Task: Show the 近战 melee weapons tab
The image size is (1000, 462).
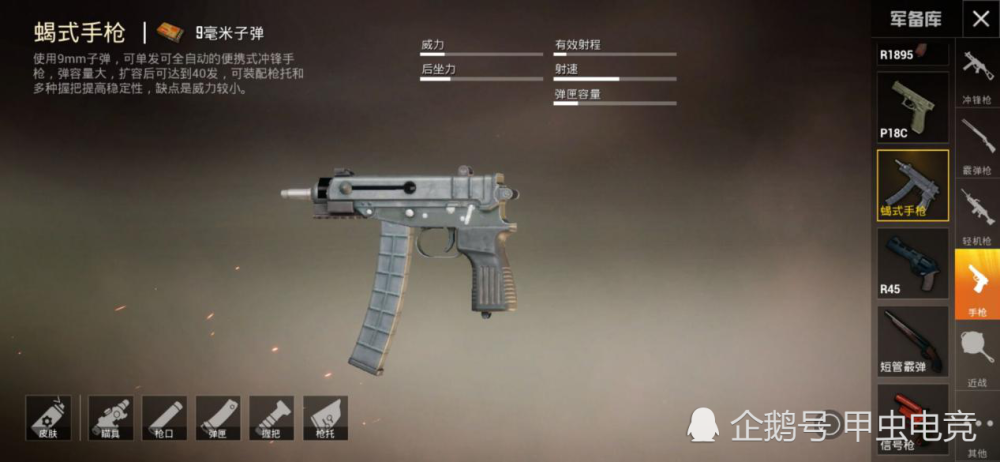Action: click(977, 355)
